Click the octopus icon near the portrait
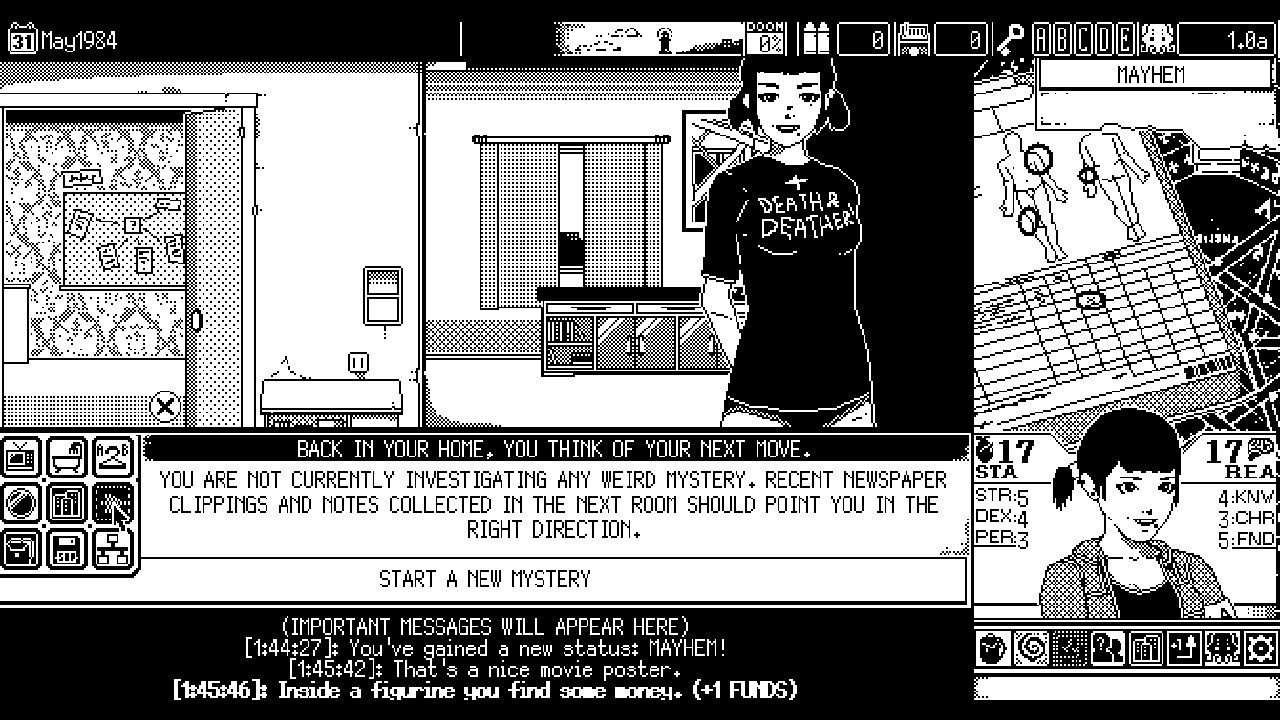The width and height of the screenshot is (1280, 720). point(1220,647)
